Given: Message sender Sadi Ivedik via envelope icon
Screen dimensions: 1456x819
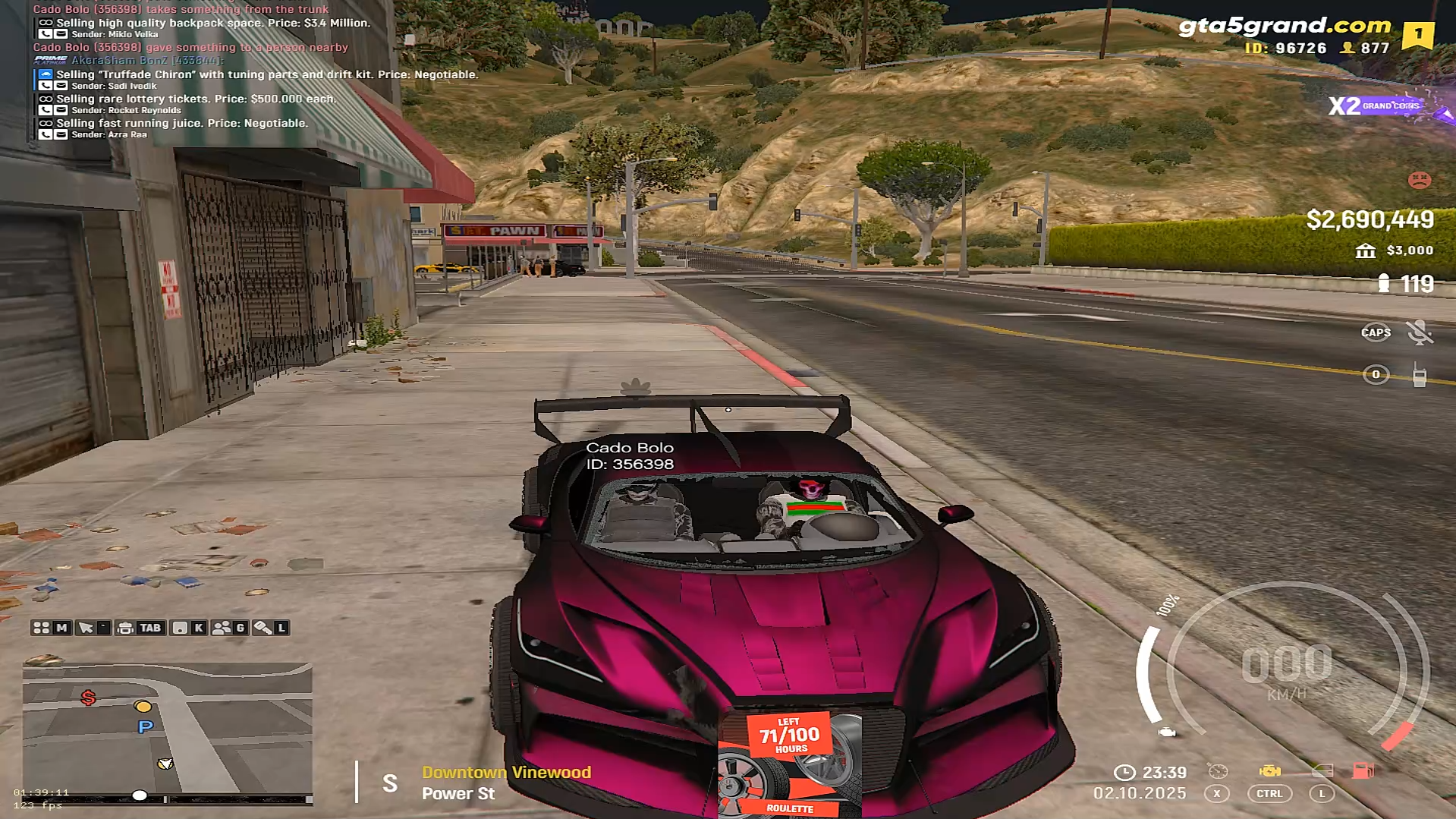Looking at the screenshot, I should (x=61, y=86).
